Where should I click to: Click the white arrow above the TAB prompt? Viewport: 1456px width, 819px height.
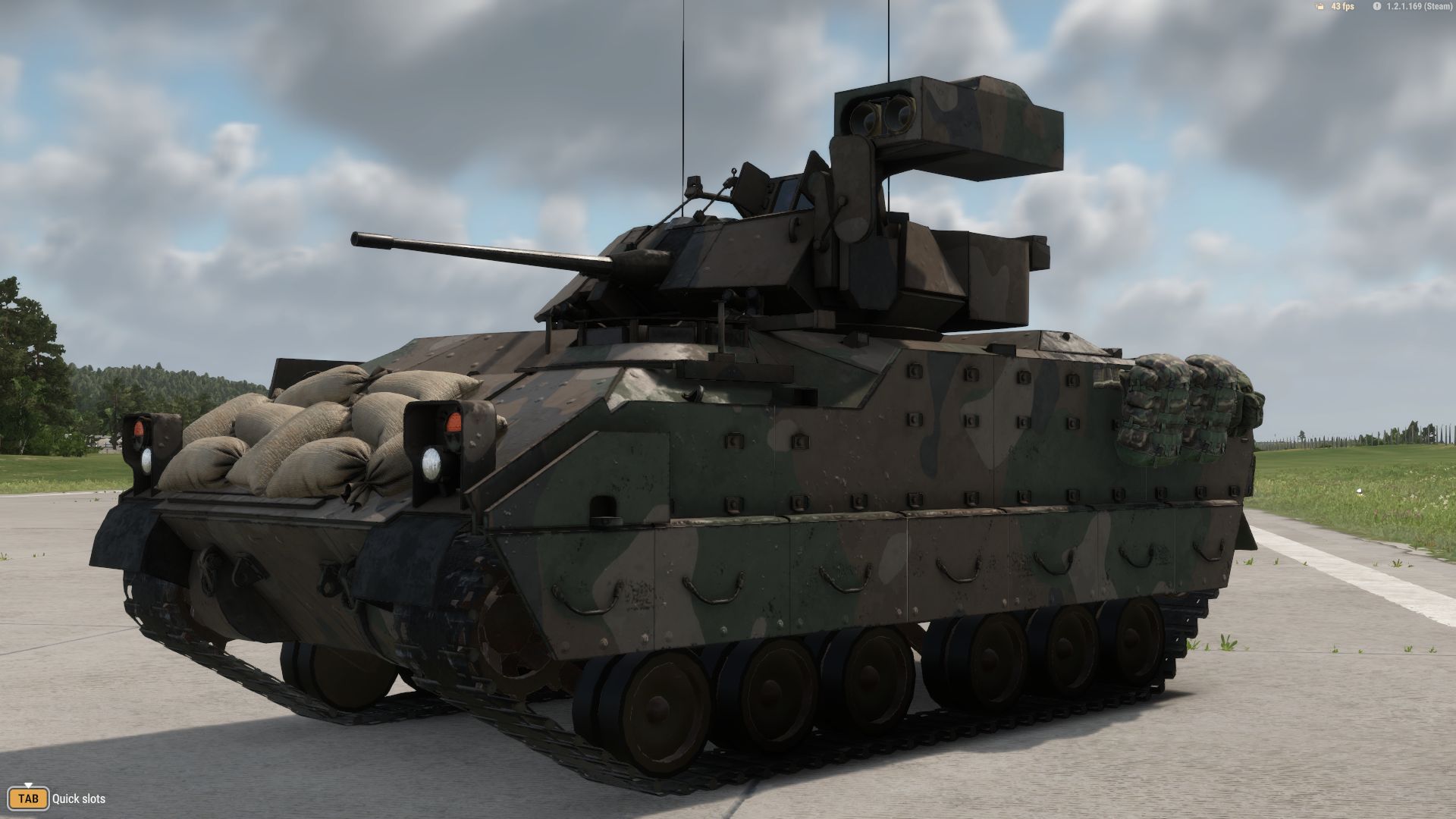(x=28, y=784)
